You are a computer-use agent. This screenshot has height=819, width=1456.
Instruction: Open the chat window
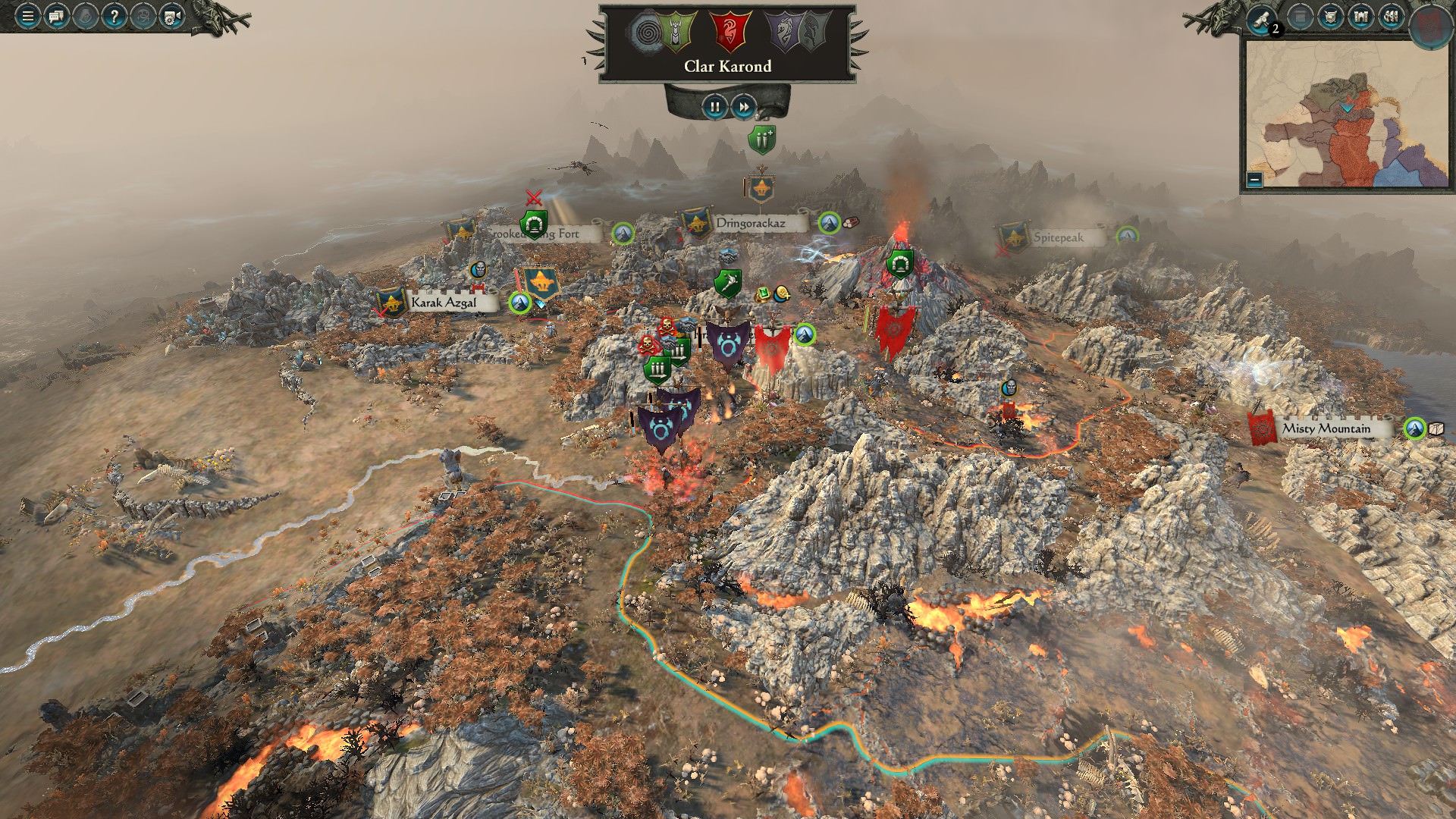[x=56, y=16]
